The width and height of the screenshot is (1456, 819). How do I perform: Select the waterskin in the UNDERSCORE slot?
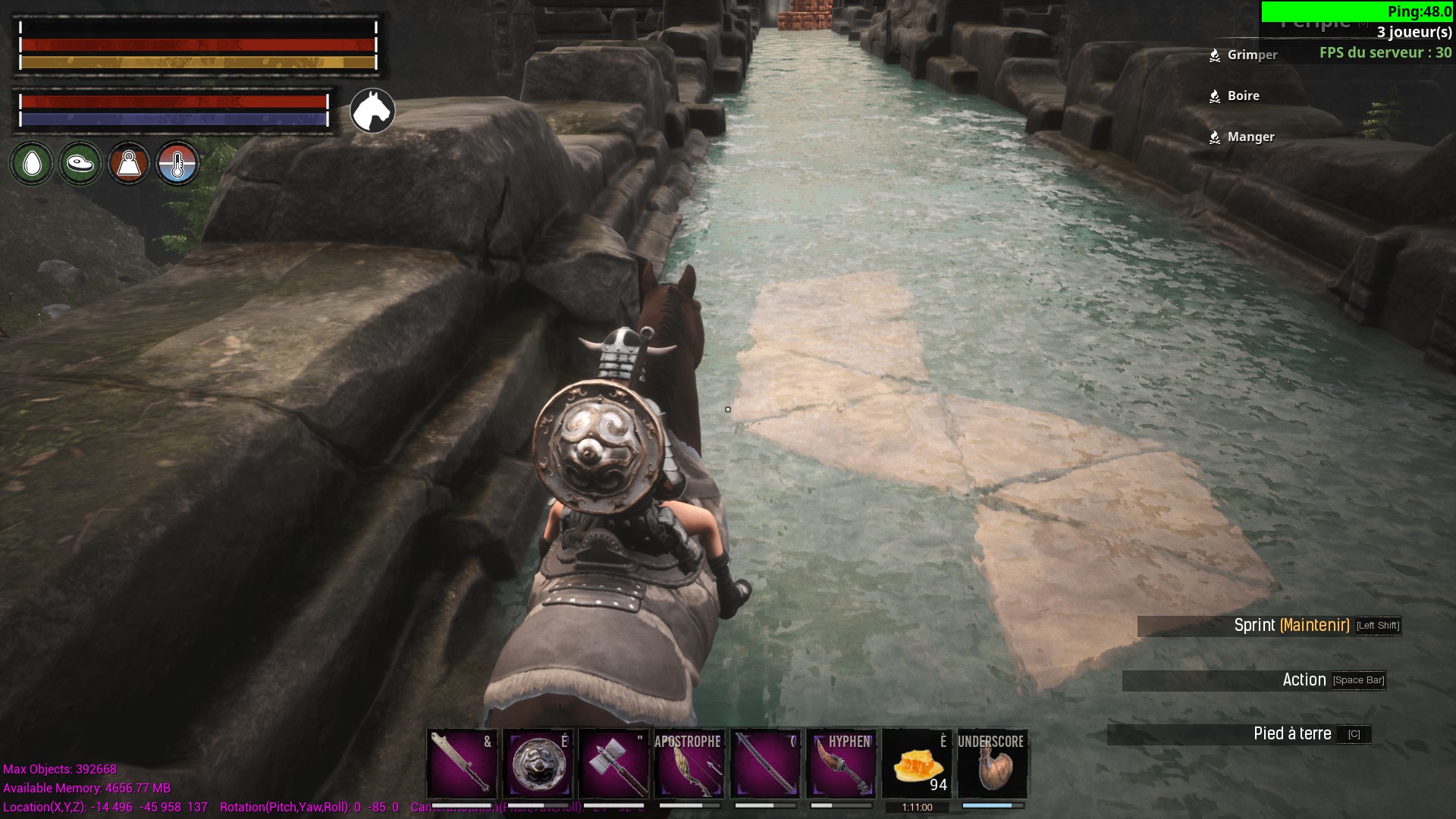tap(993, 764)
